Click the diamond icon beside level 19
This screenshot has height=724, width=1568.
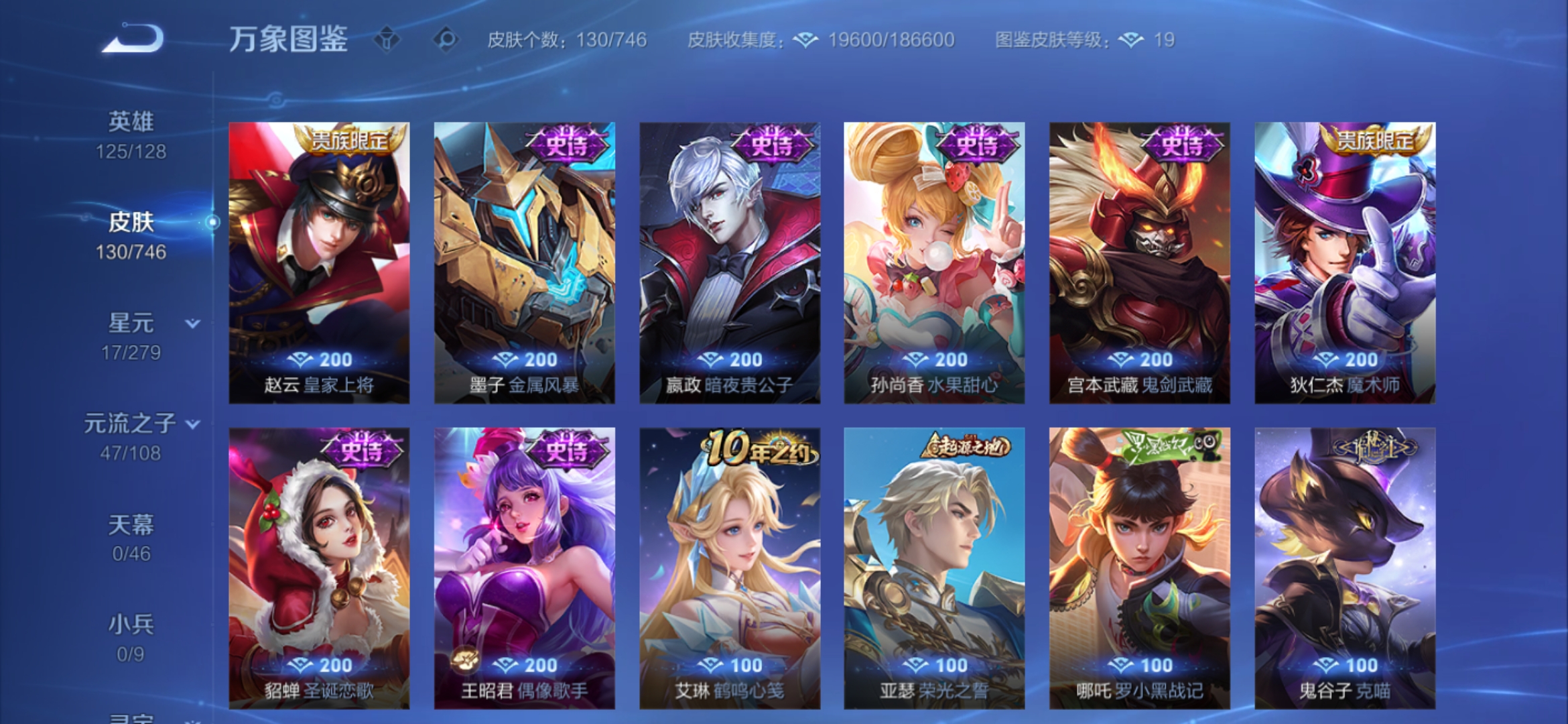[x=1132, y=40]
